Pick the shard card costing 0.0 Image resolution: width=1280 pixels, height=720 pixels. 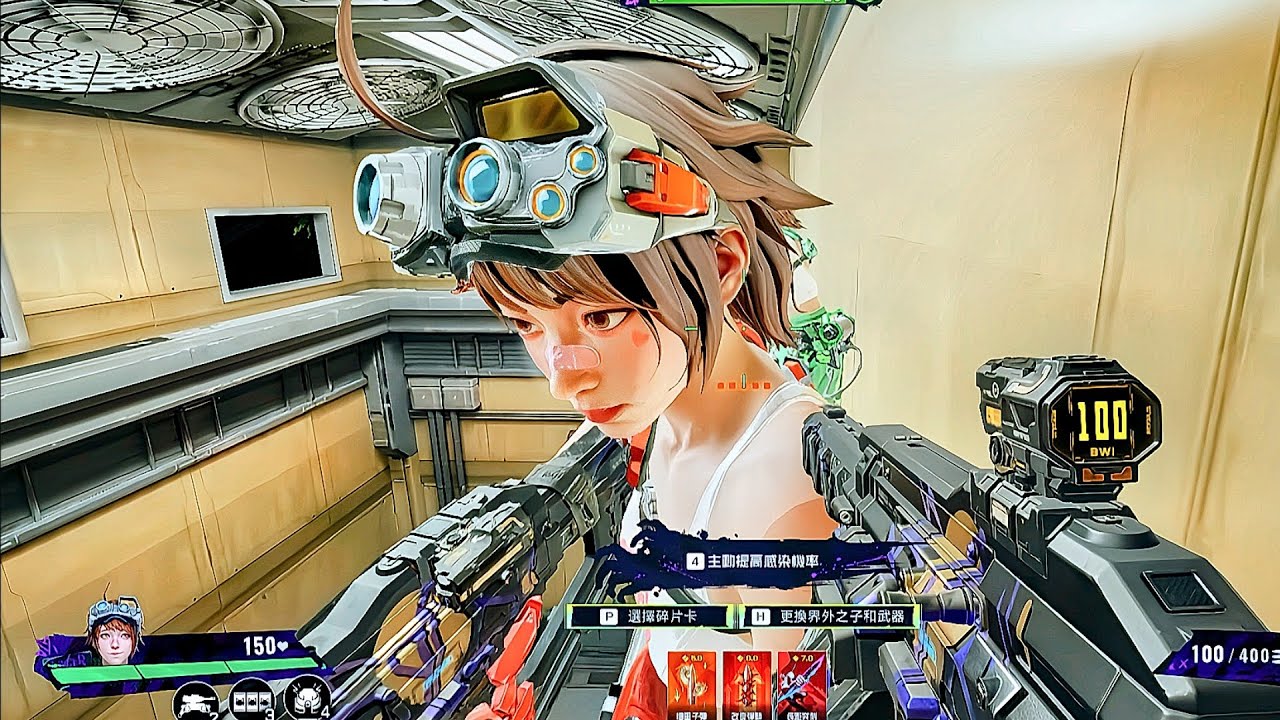click(746, 684)
